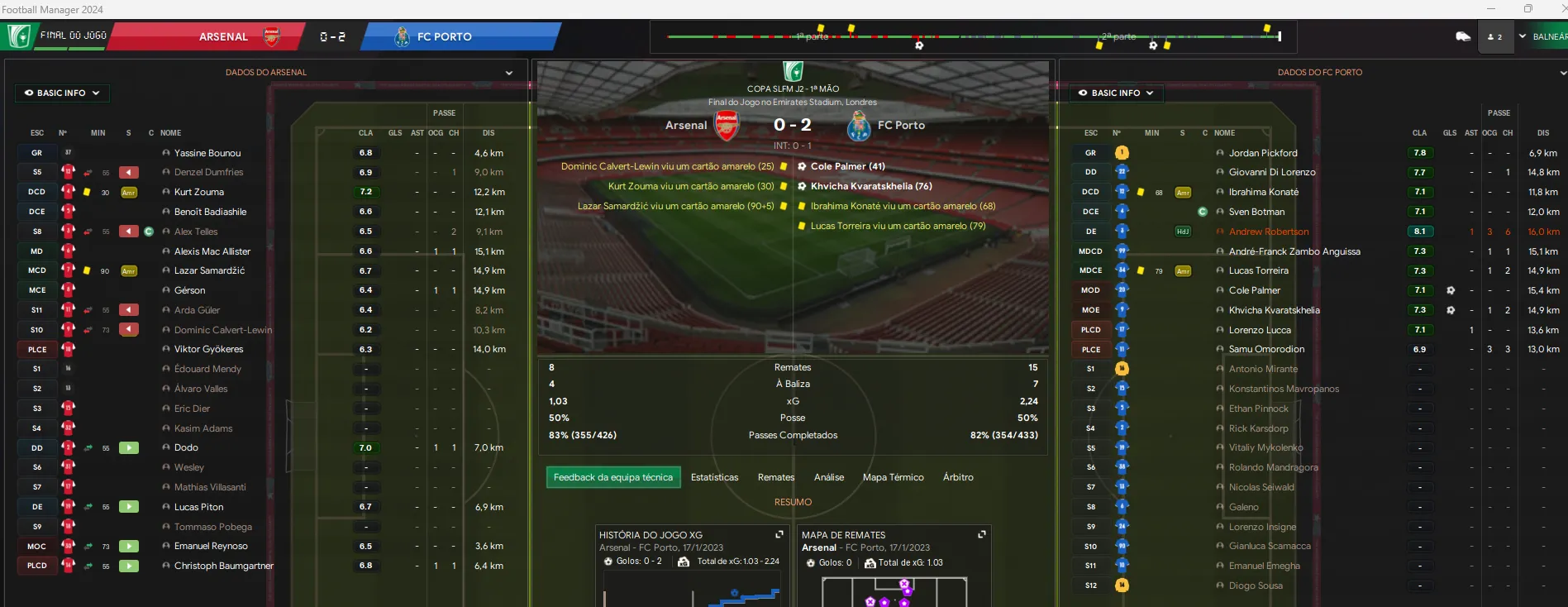This screenshot has width=1568, height=607.
Task: Select the Árbitro tab
Action: 957,477
